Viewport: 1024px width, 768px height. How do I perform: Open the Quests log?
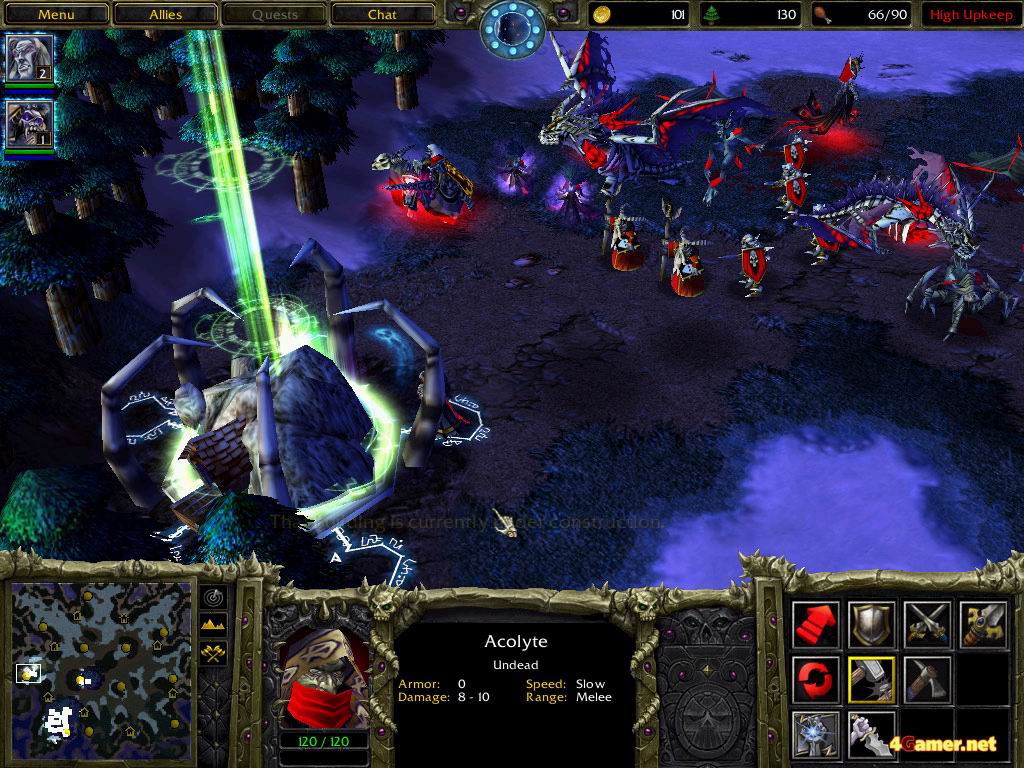tap(275, 15)
